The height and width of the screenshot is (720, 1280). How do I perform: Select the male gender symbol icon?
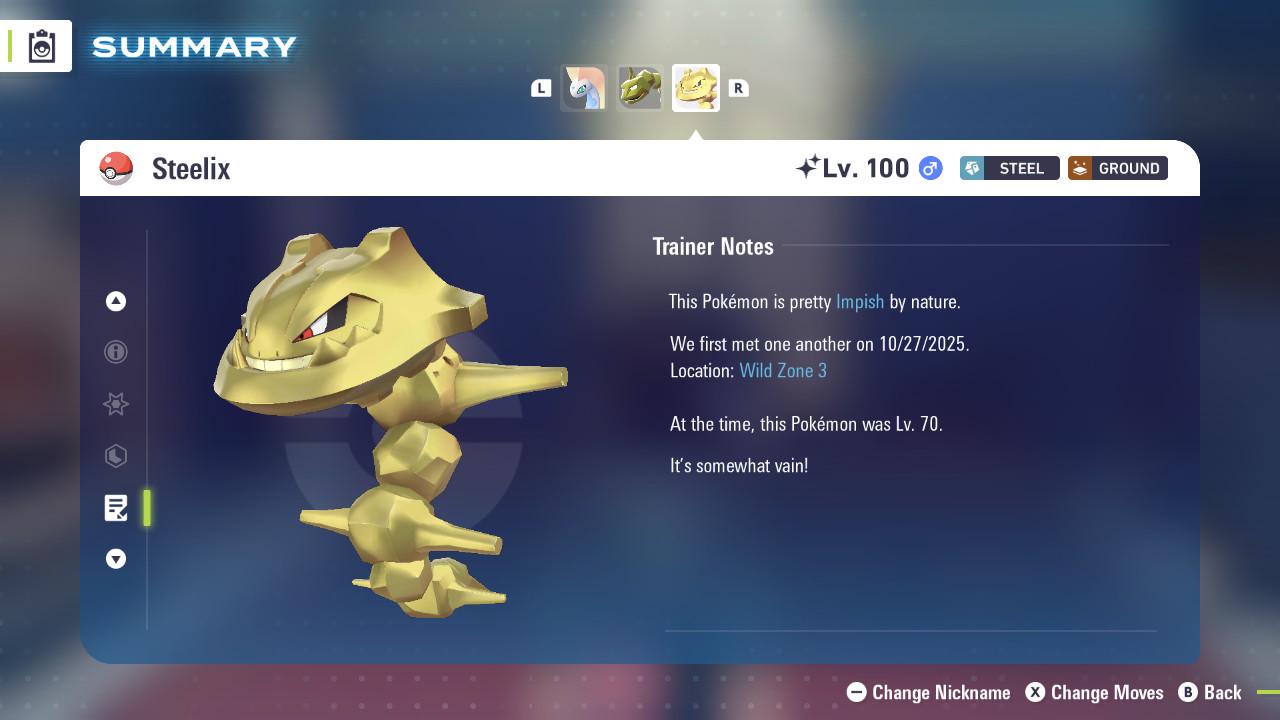[x=928, y=168]
